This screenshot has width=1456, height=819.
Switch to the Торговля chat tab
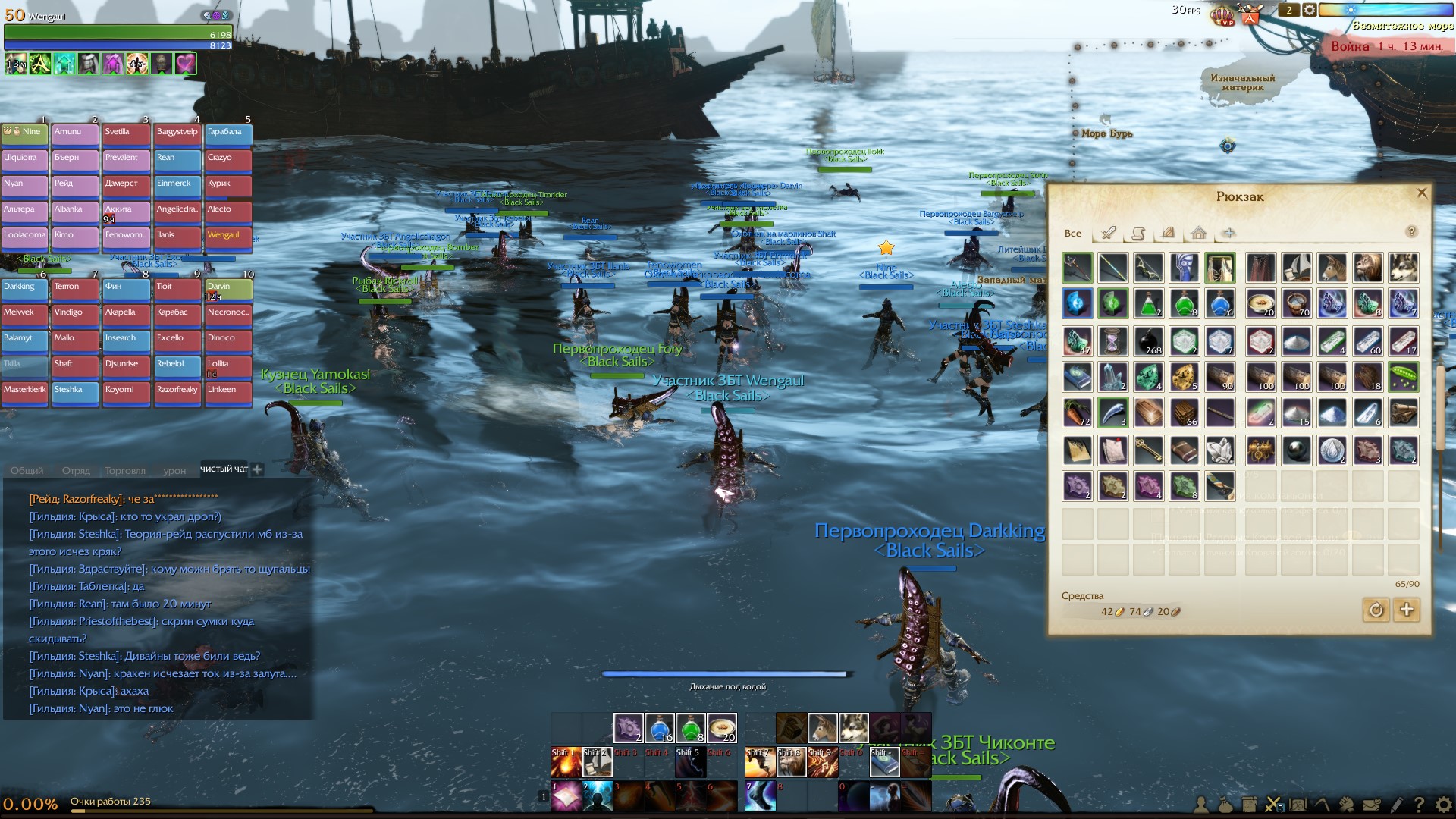(x=125, y=471)
